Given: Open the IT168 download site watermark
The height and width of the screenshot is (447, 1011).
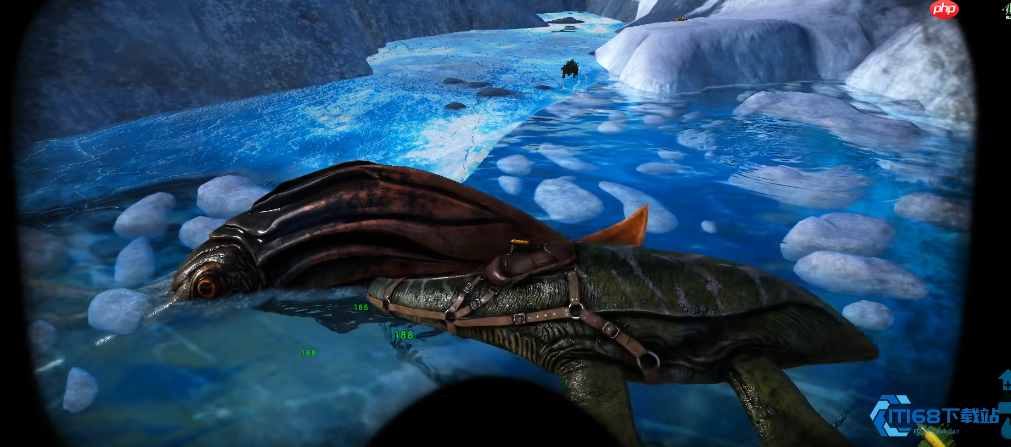Looking at the screenshot, I should pyautogui.click(x=934, y=415).
